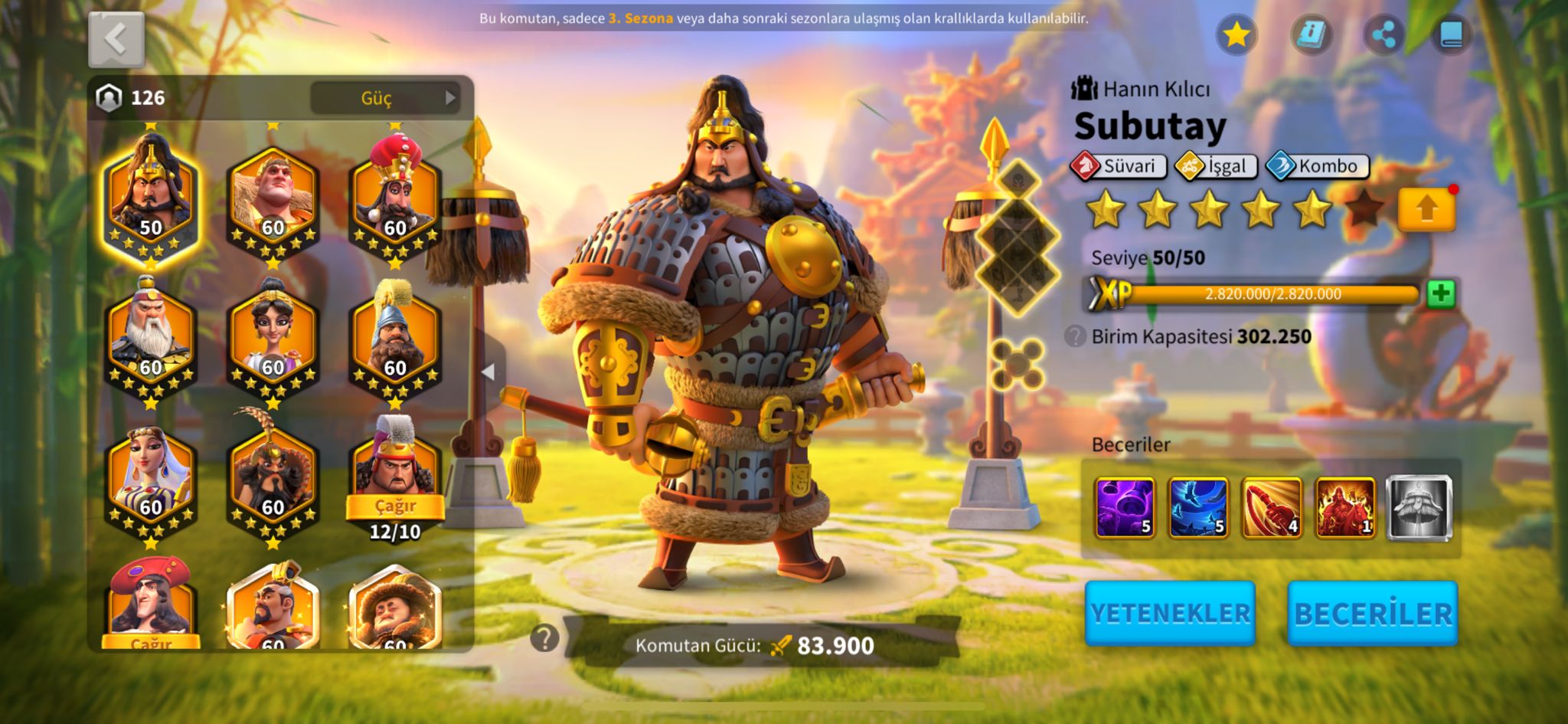Open the BECERİLER skills screen
The width and height of the screenshot is (1568, 724).
(1373, 613)
